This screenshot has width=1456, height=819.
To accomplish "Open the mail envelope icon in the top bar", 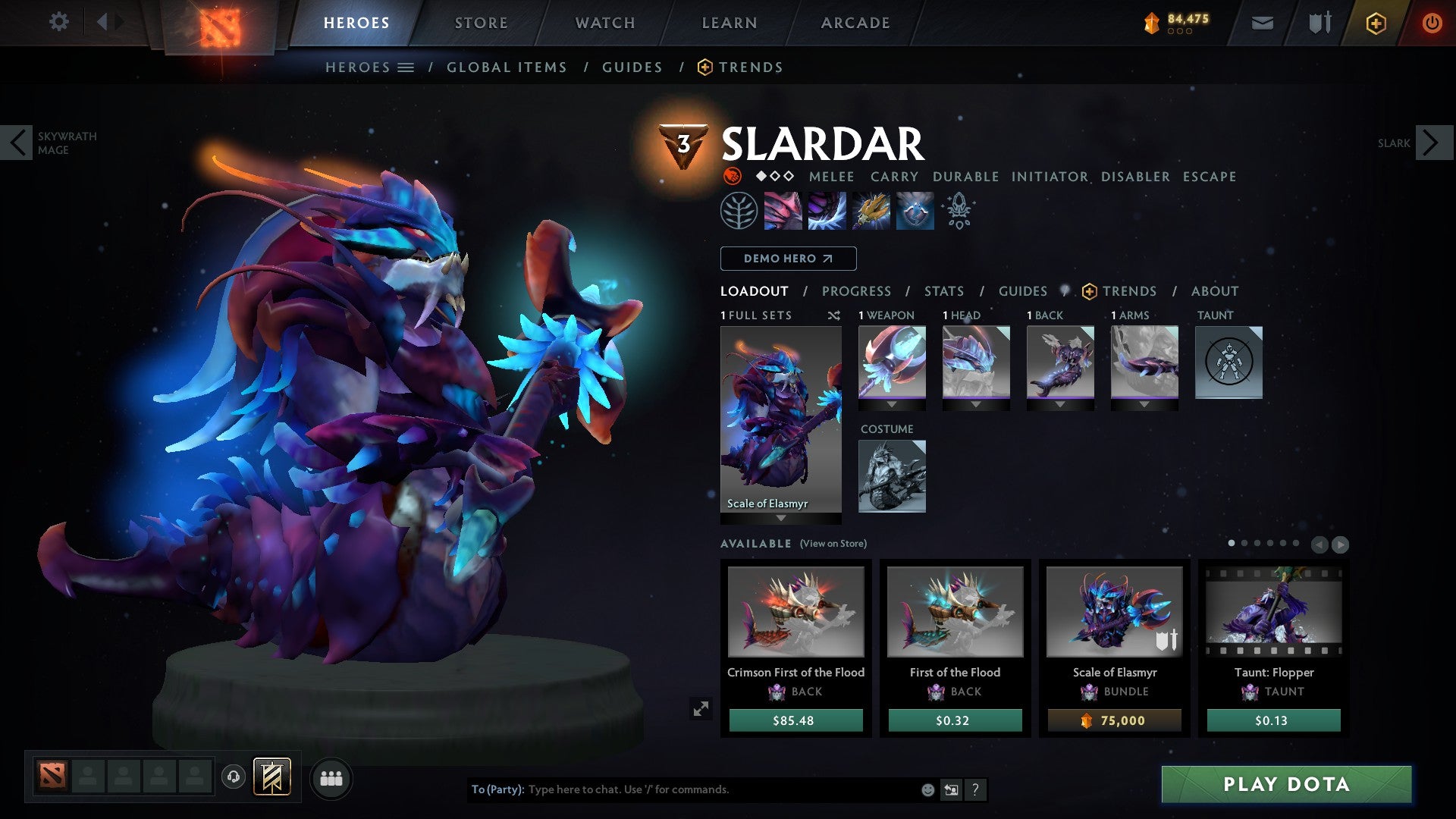I will pyautogui.click(x=1263, y=23).
